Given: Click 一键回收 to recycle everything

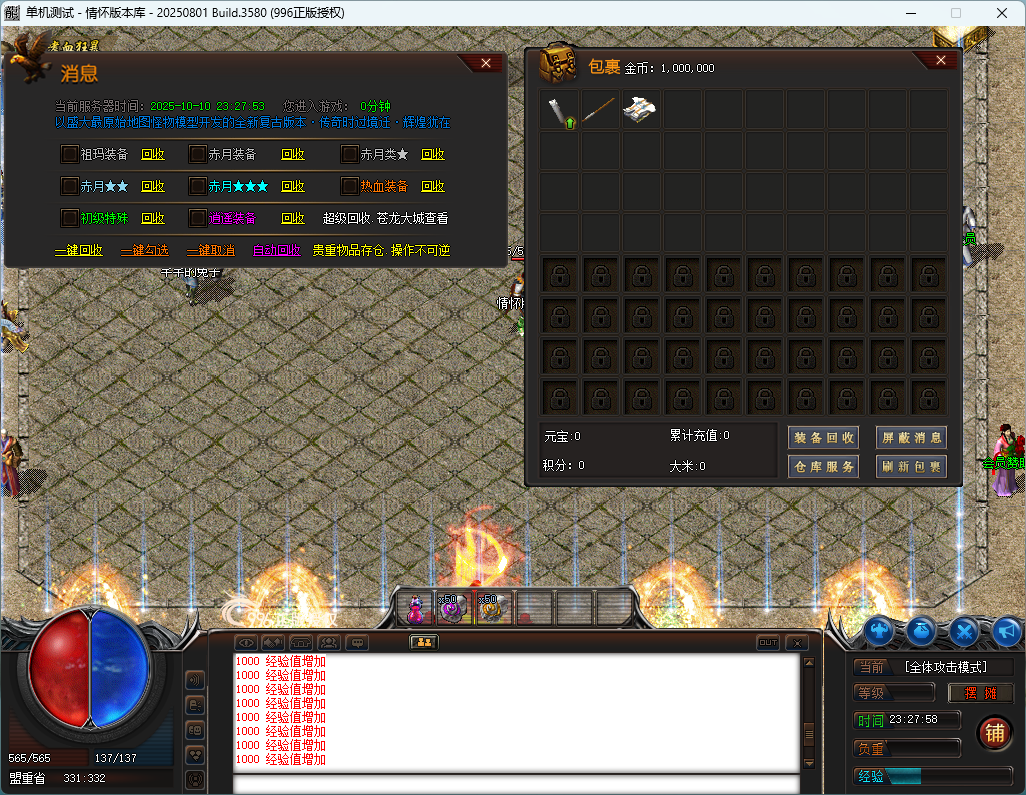Looking at the screenshot, I should coord(78,250).
